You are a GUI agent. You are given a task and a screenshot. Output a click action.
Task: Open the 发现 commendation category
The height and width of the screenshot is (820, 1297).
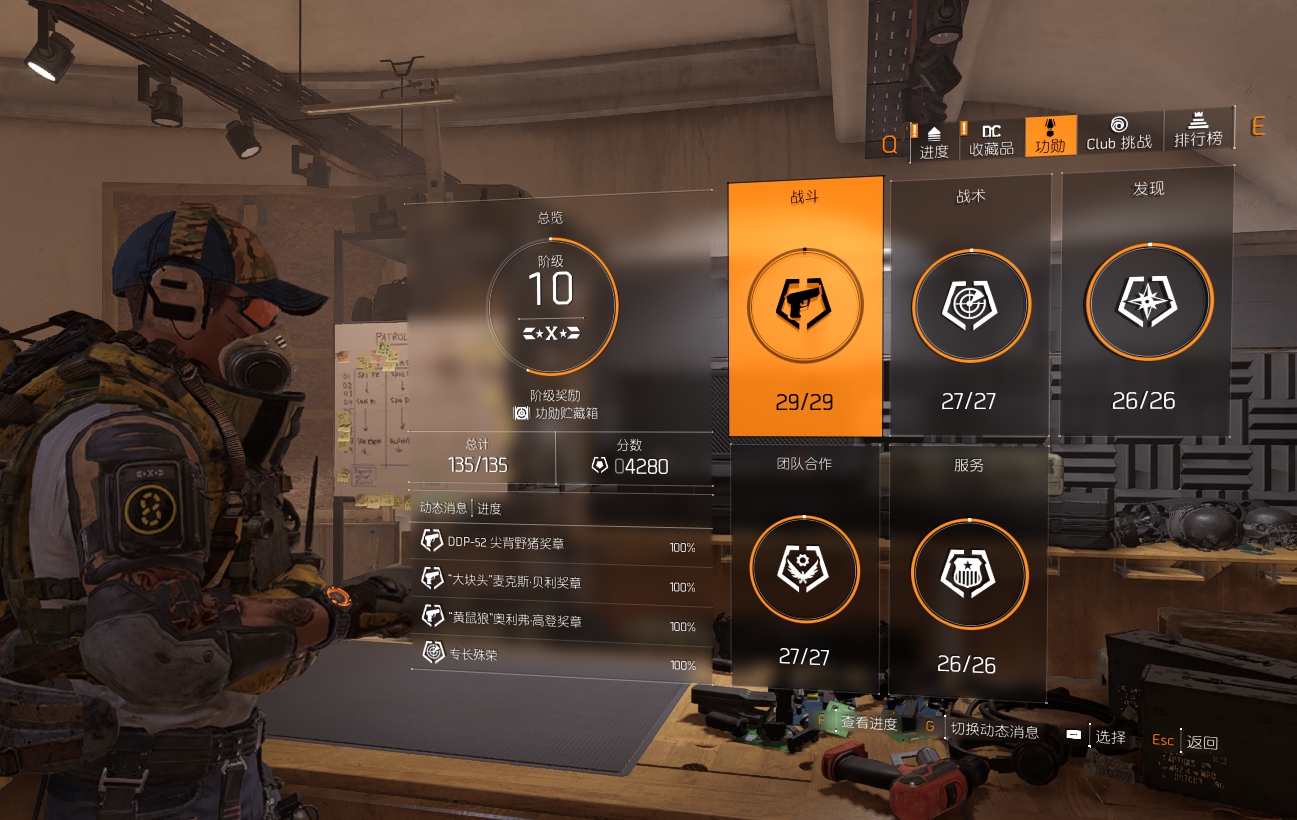pos(1147,302)
